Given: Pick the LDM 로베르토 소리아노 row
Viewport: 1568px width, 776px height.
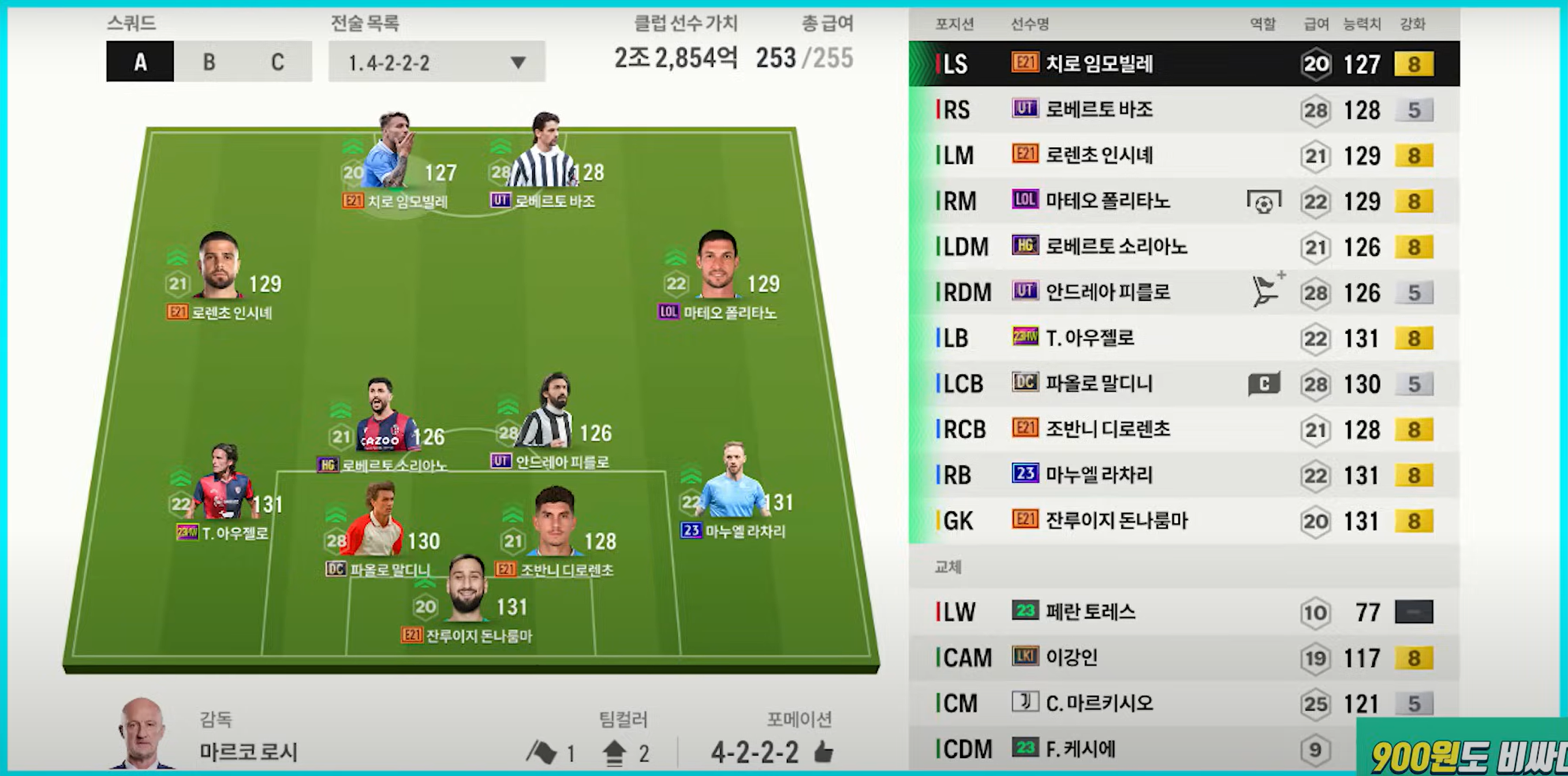Looking at the screenshot, I should [1184, 247].
